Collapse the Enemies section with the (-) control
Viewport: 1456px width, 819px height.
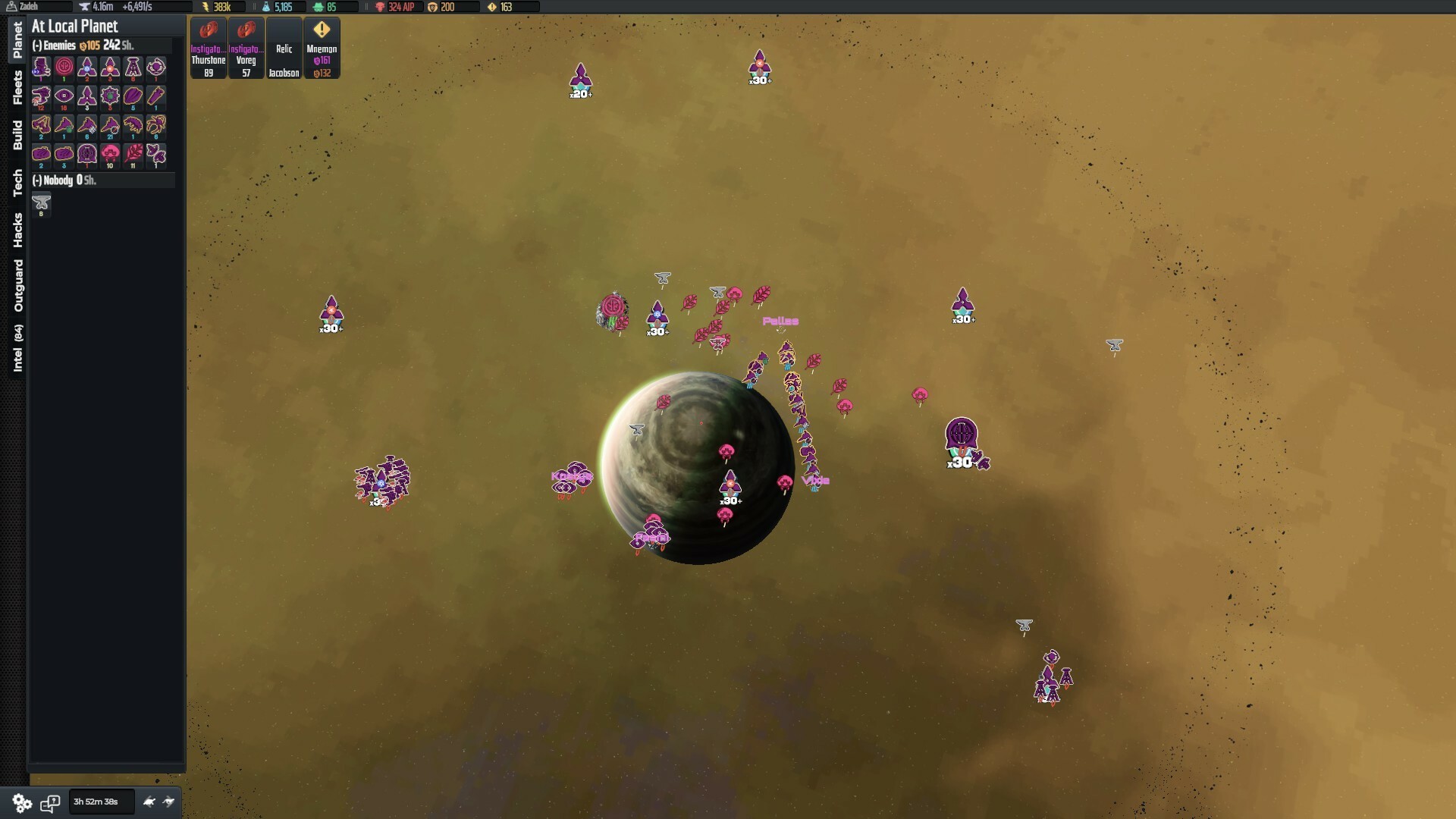pos(36,45)
